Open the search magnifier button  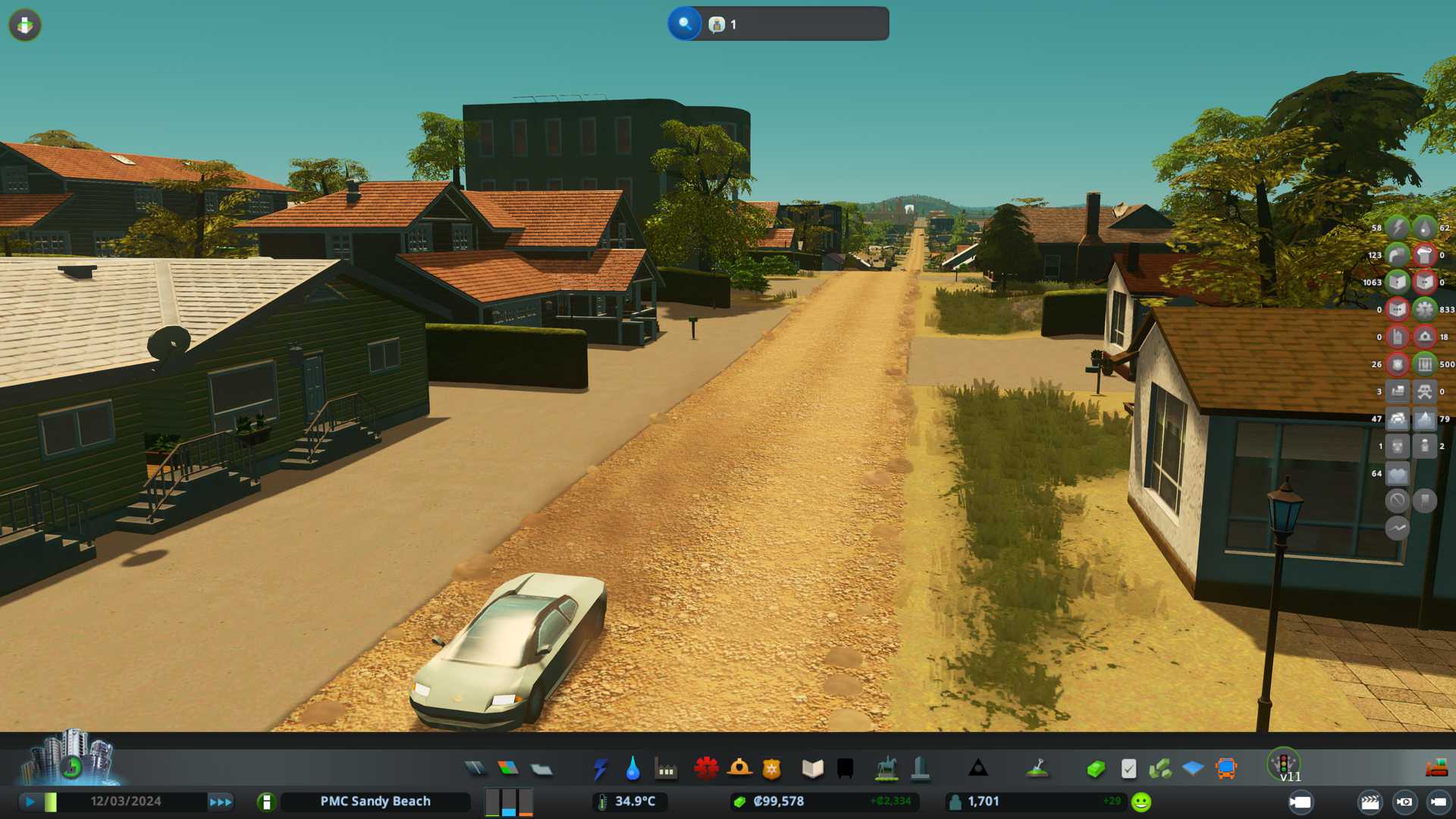684,24
